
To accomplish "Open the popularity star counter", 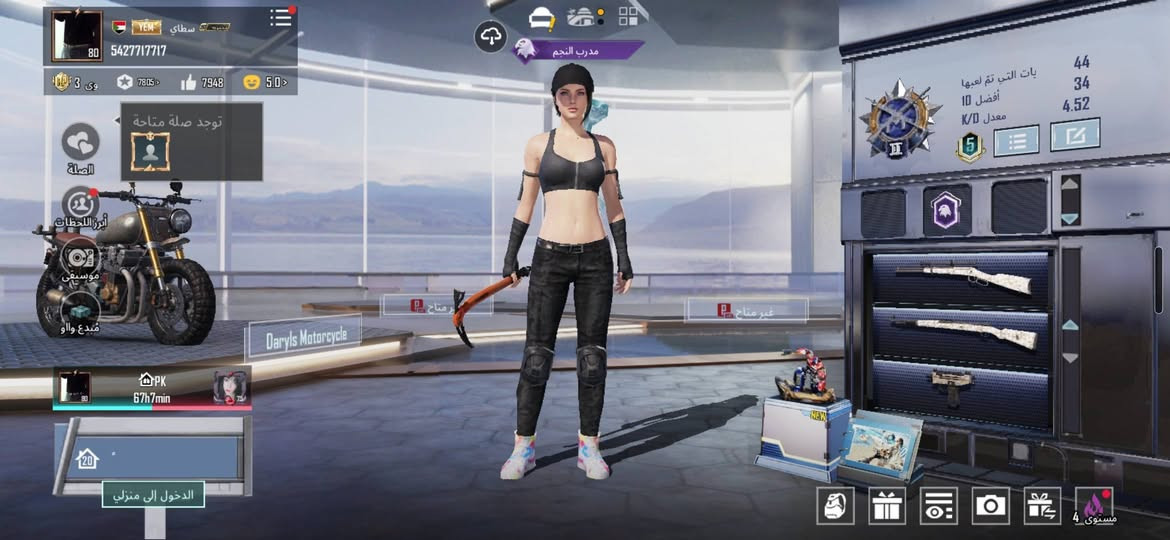I will pyautogui.click(x=137, y=82).
